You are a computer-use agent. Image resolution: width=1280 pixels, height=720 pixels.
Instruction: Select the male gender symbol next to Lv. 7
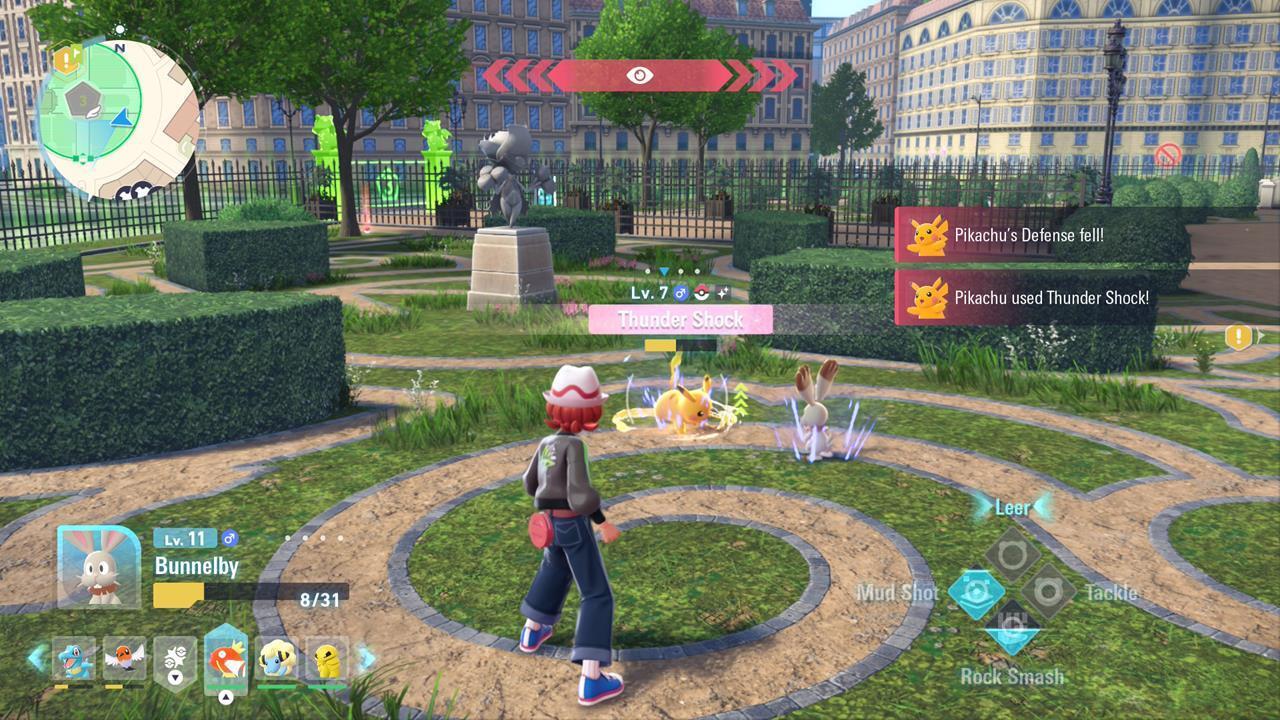tap(680, 290)
